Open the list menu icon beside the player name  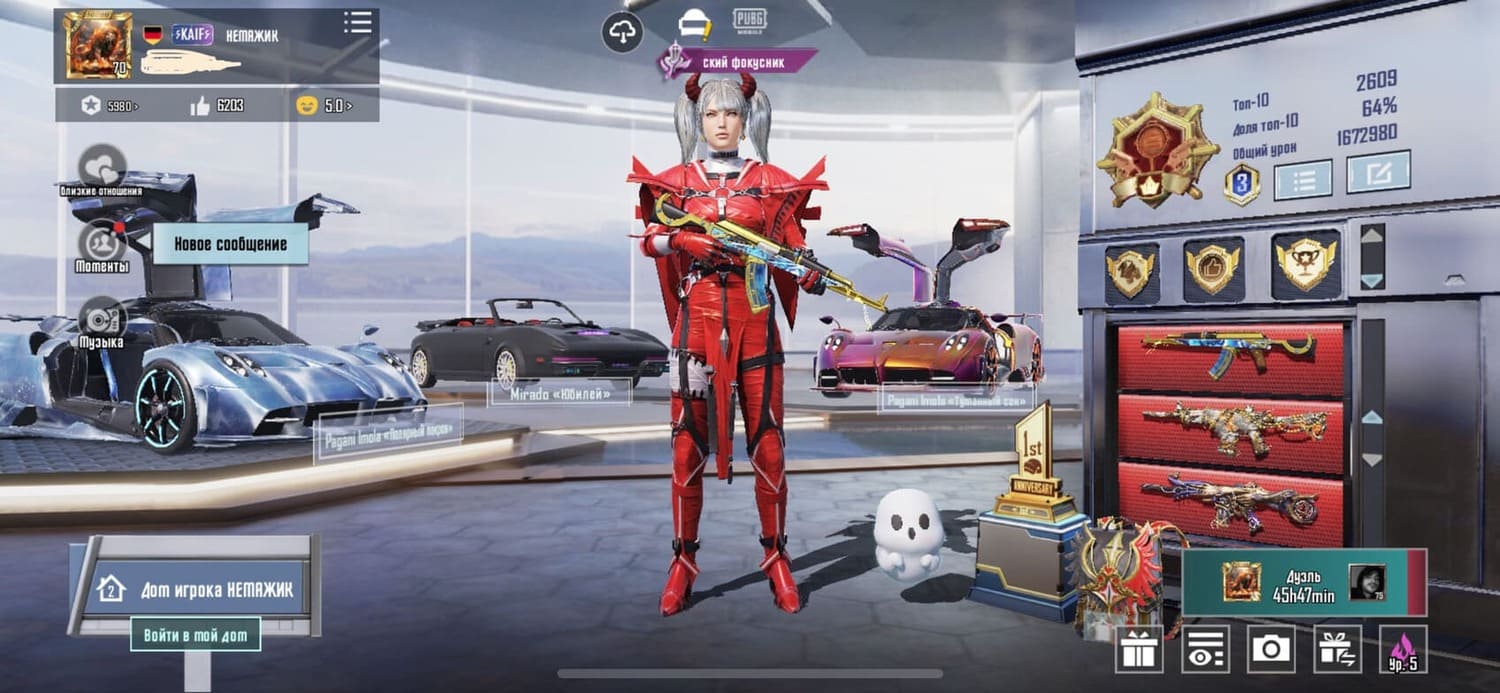357,23
